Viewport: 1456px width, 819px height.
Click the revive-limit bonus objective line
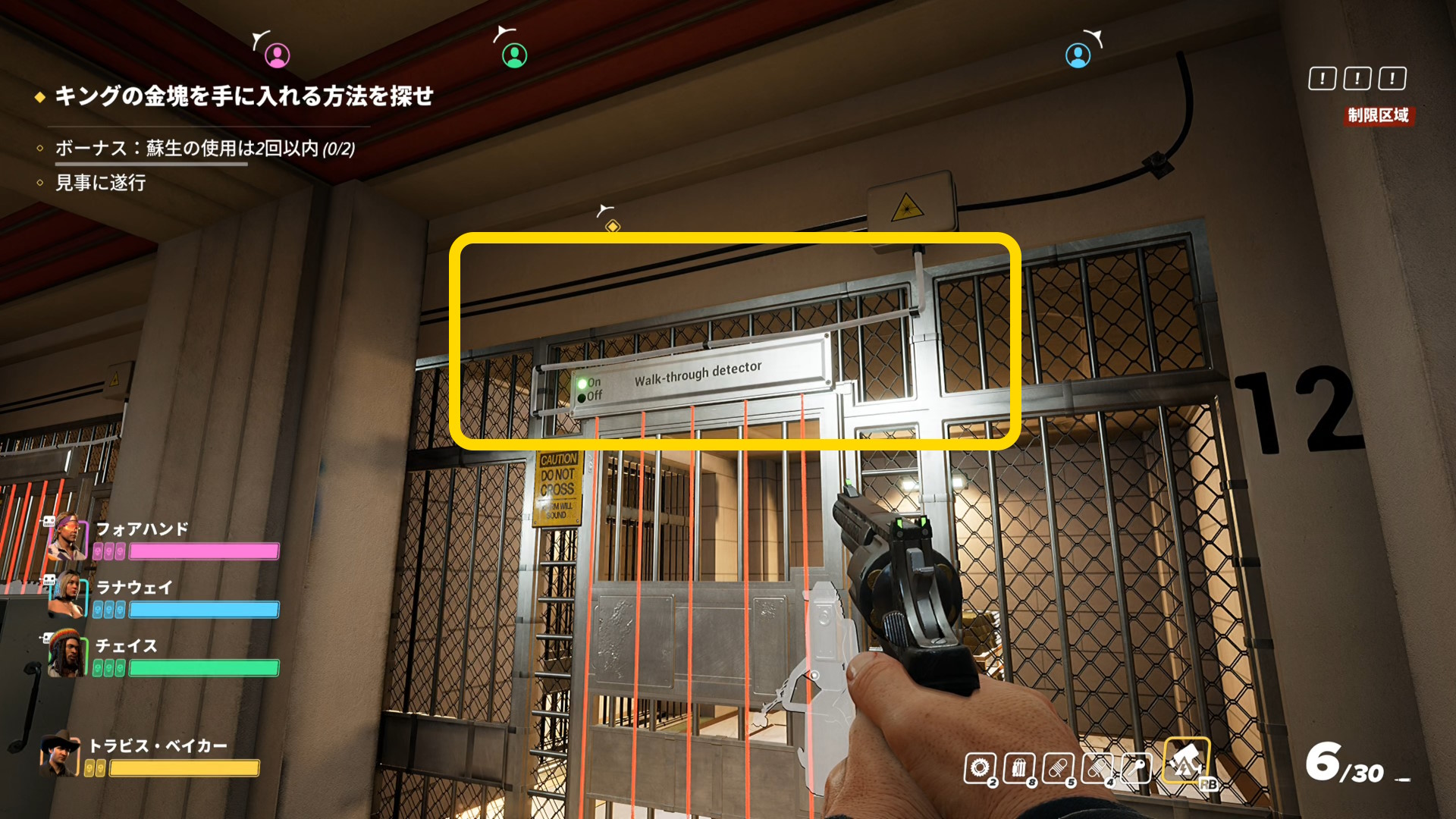click(x=205, y=148)
